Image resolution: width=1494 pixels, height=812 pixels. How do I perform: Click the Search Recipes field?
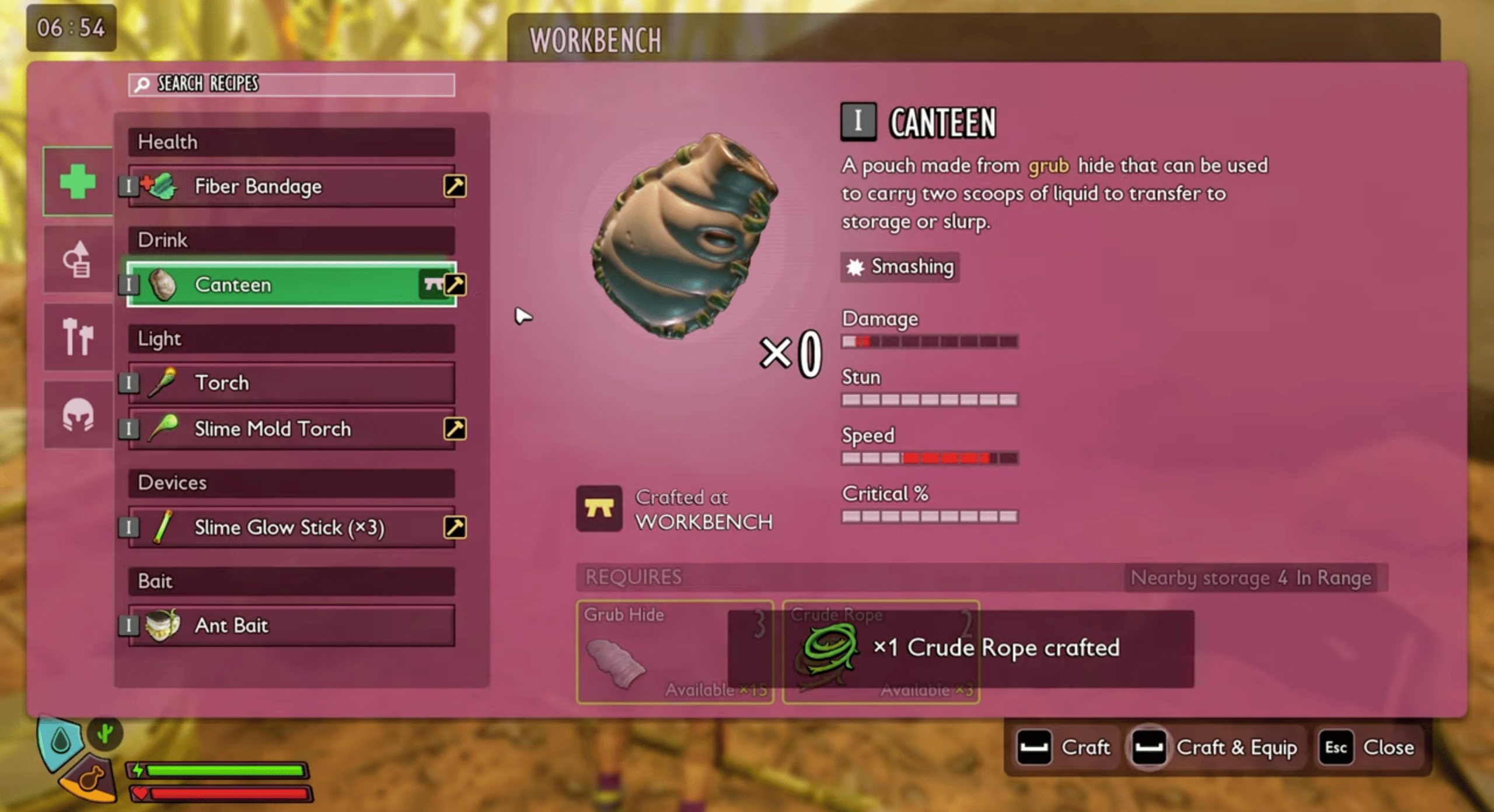292,85
